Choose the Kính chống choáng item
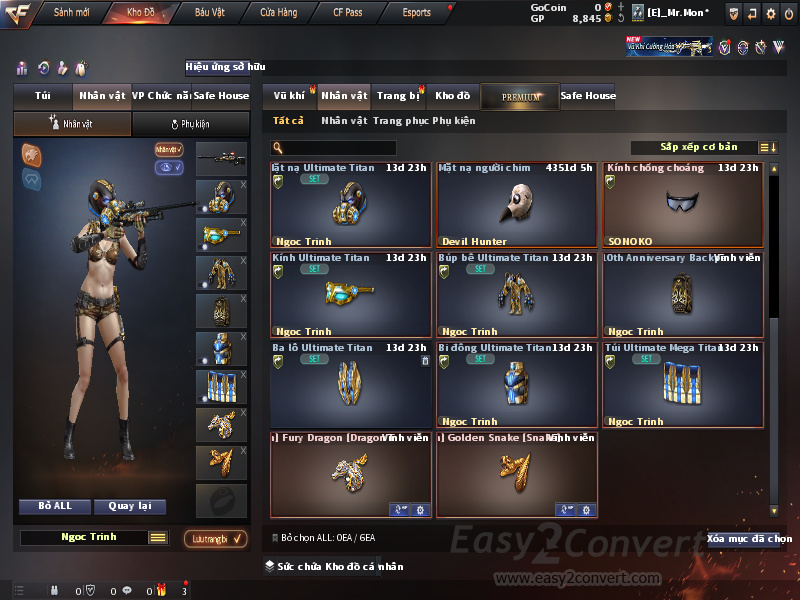 point(682,205)
